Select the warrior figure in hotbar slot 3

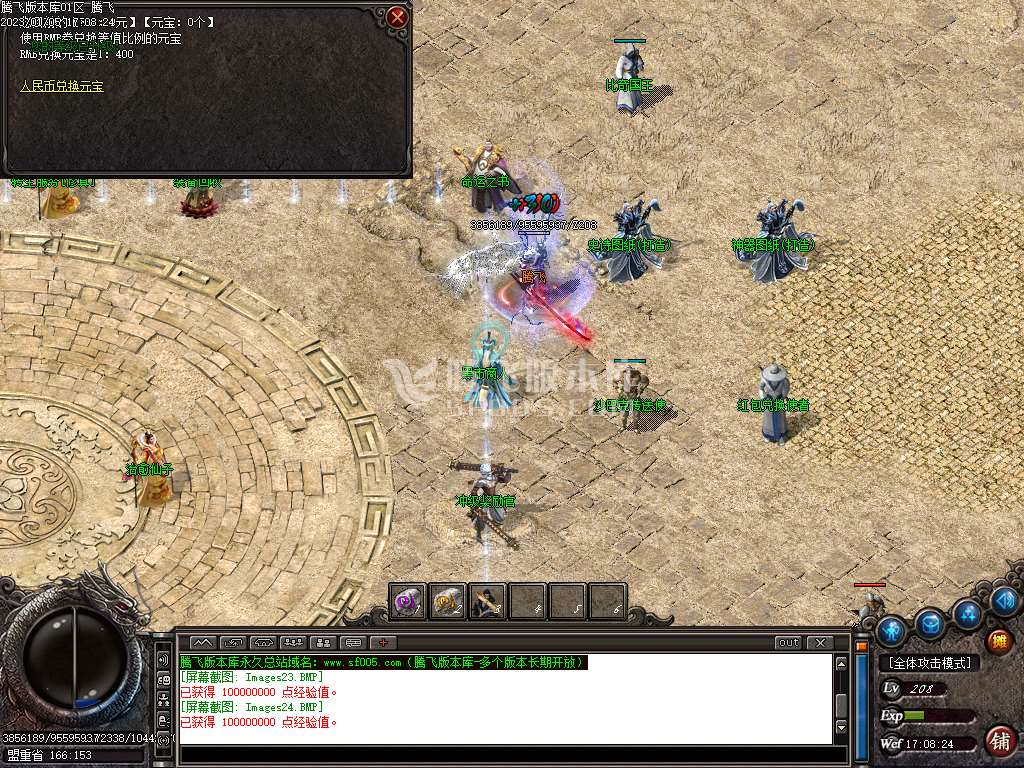487,602
